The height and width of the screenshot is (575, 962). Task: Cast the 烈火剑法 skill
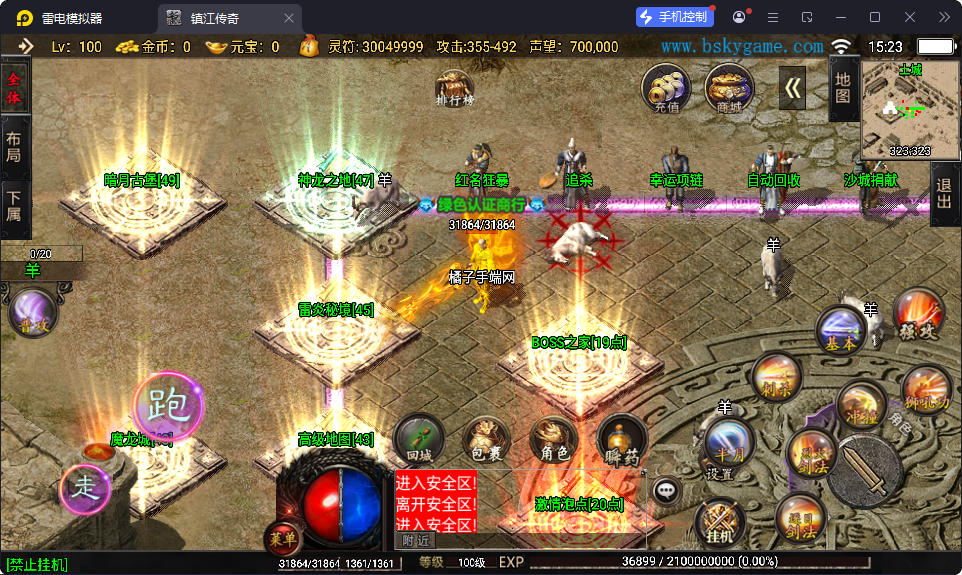[810, 454]
